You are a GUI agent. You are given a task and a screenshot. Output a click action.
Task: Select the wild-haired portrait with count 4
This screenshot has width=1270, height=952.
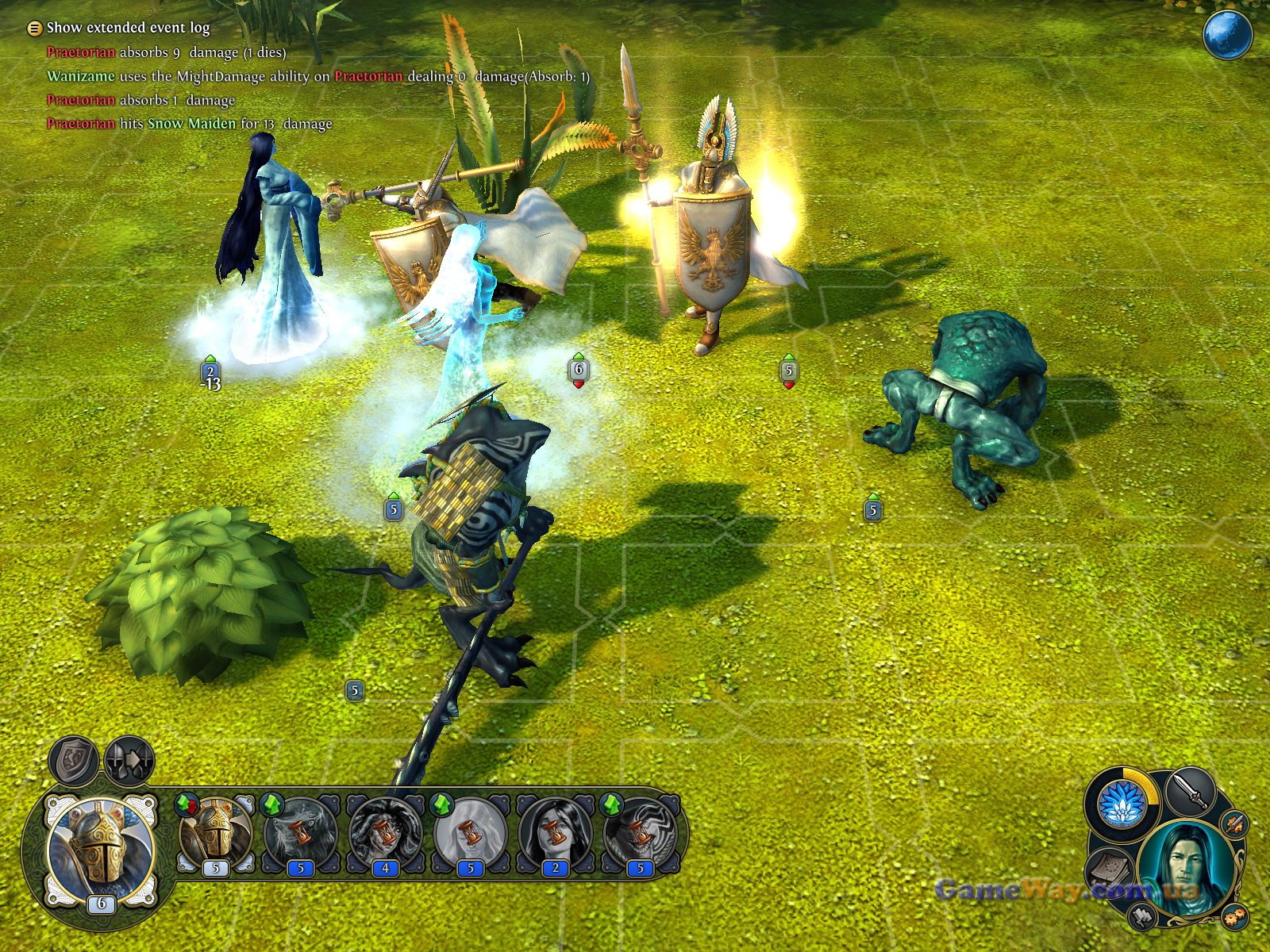[x=386, y=834]
